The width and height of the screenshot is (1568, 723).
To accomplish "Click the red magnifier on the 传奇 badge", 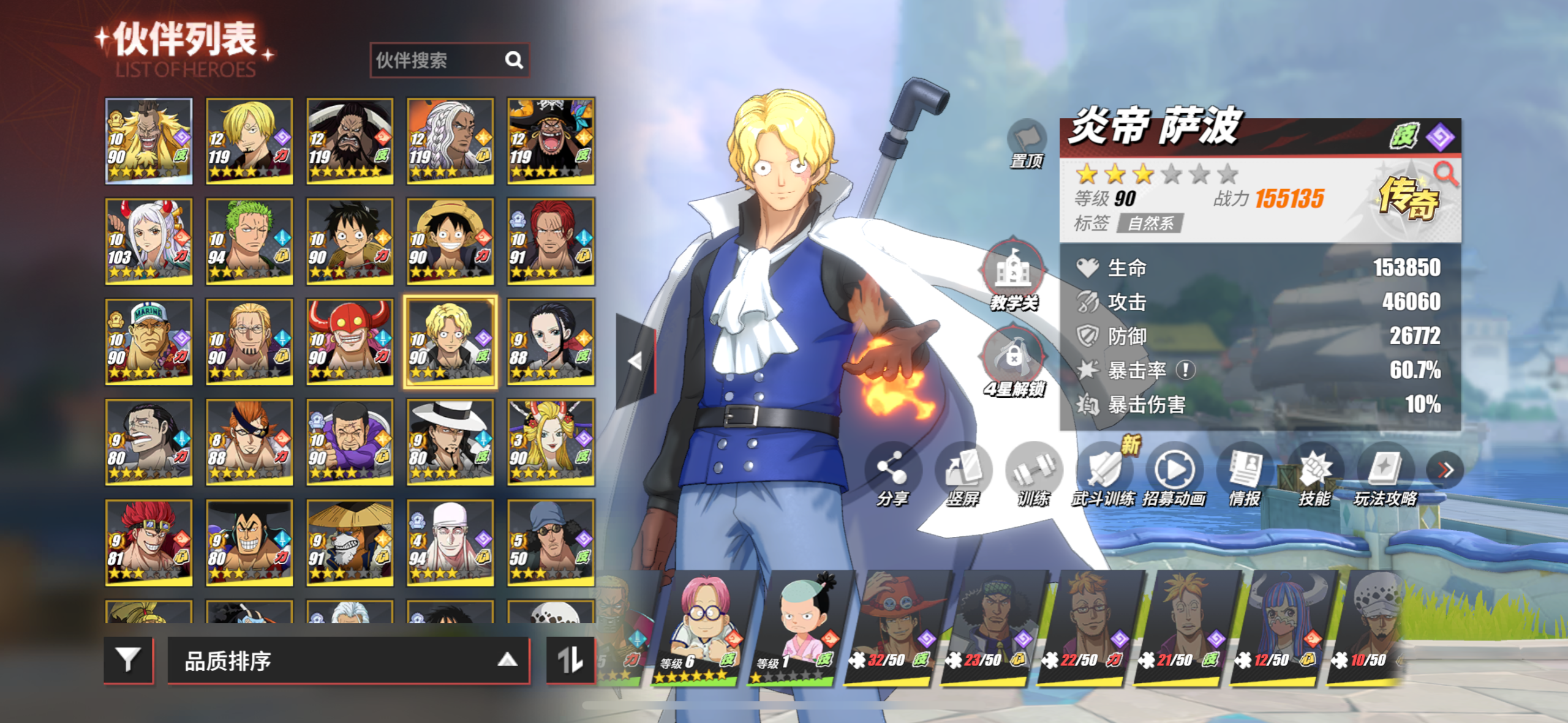I will point(1446,173).
